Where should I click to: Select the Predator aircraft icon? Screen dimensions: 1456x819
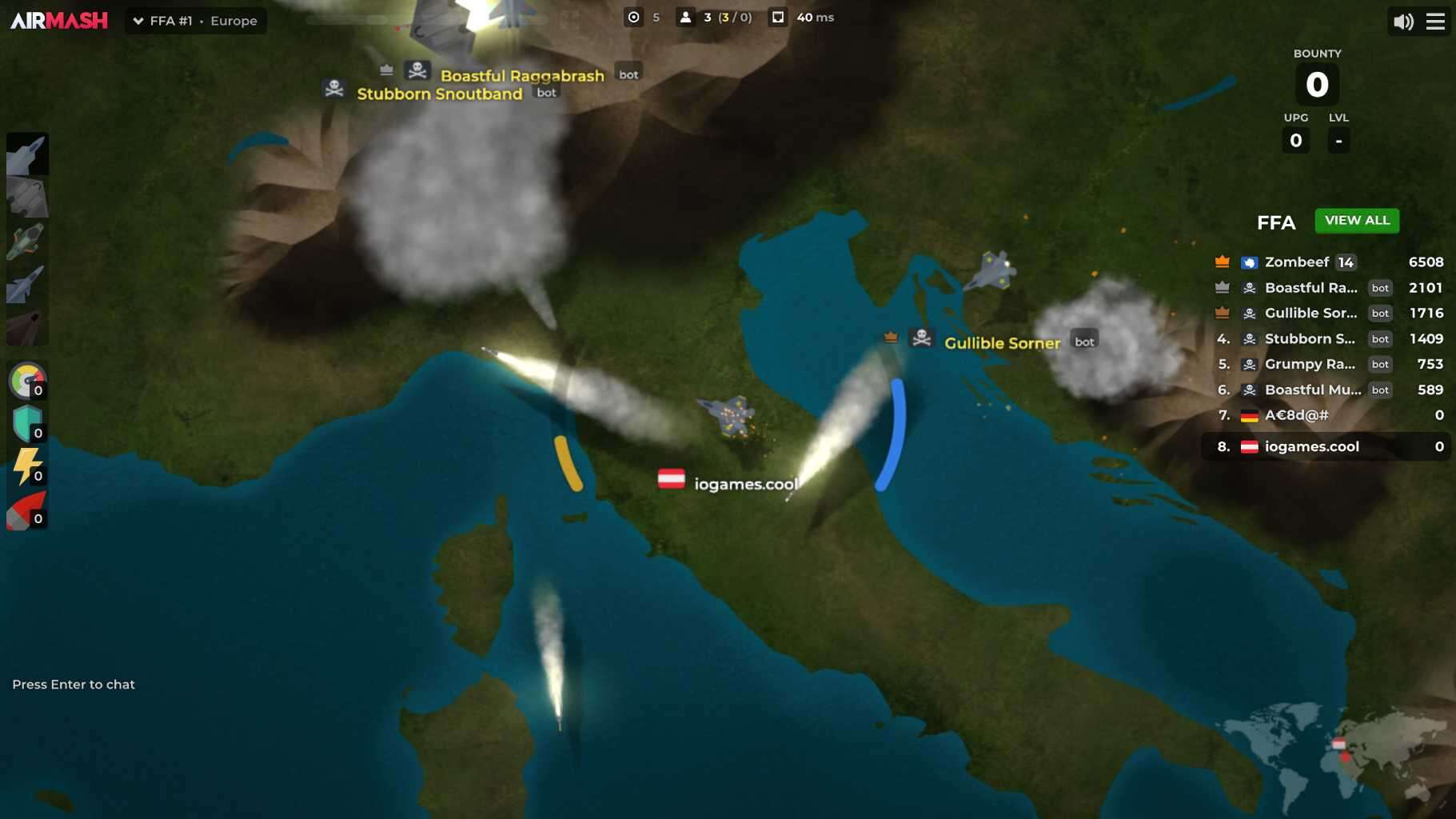(x=28, y=154)
